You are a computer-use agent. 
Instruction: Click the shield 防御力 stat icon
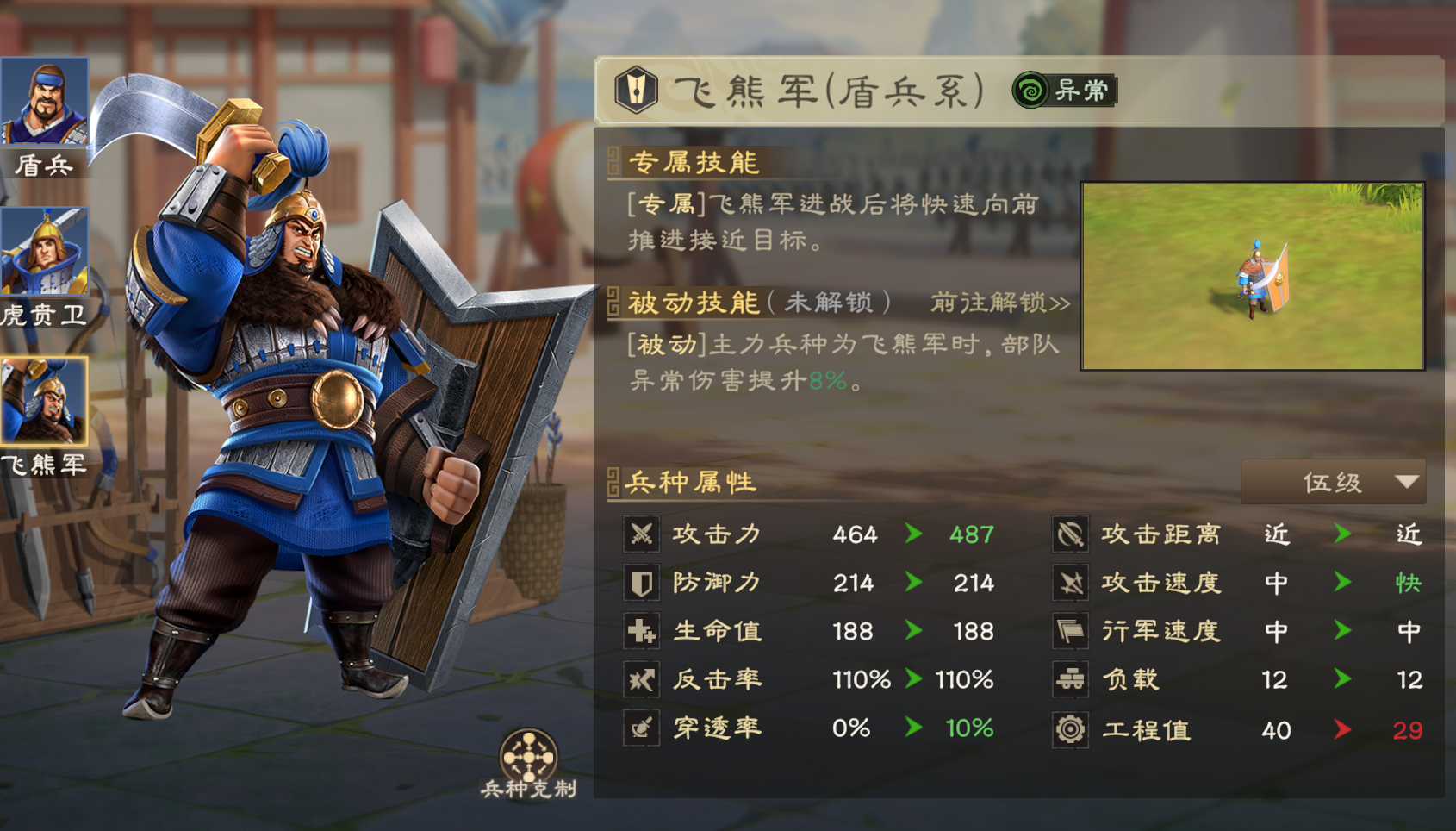[641, 582]
